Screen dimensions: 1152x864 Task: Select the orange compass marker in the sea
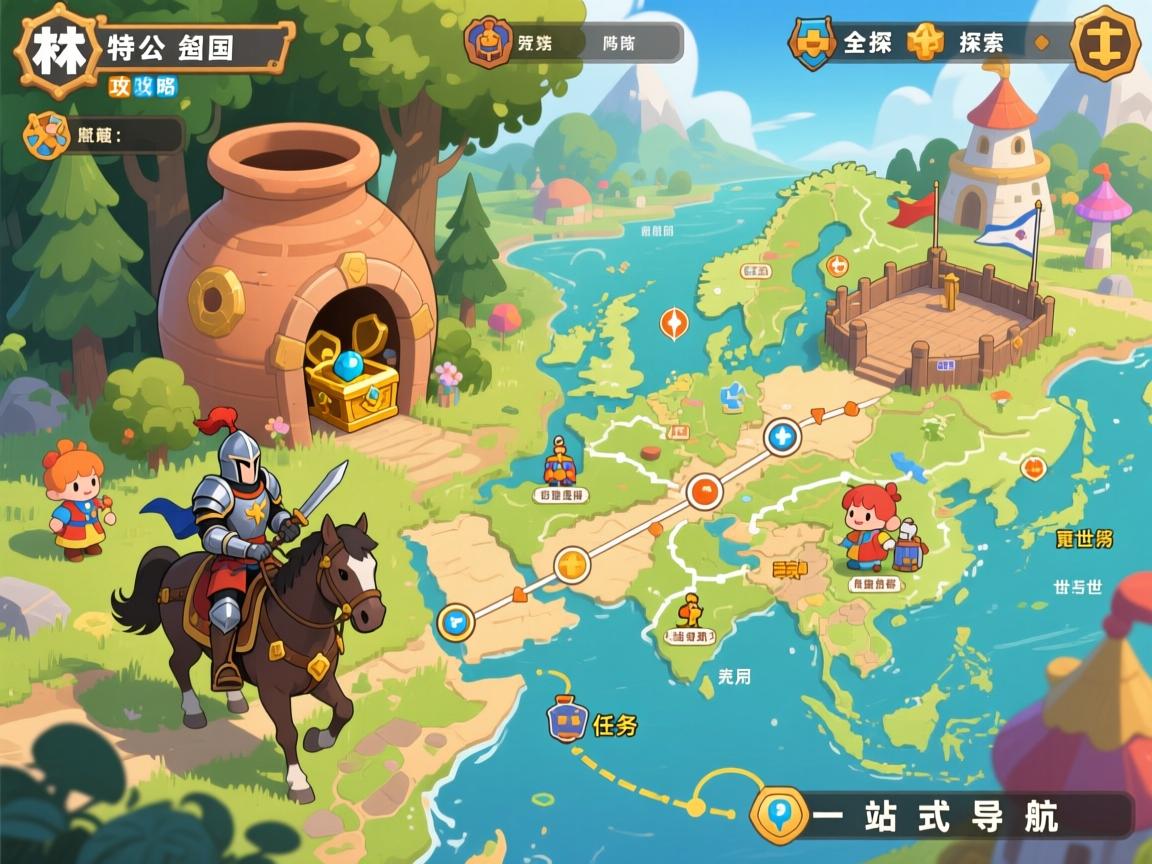[x=674, y=323]
